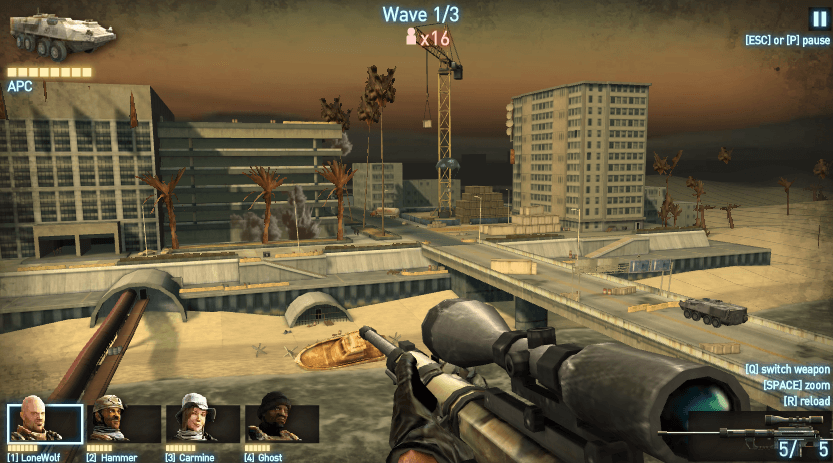
Task: Choose the Carmine character portrait
Action: tap(202, 424)
